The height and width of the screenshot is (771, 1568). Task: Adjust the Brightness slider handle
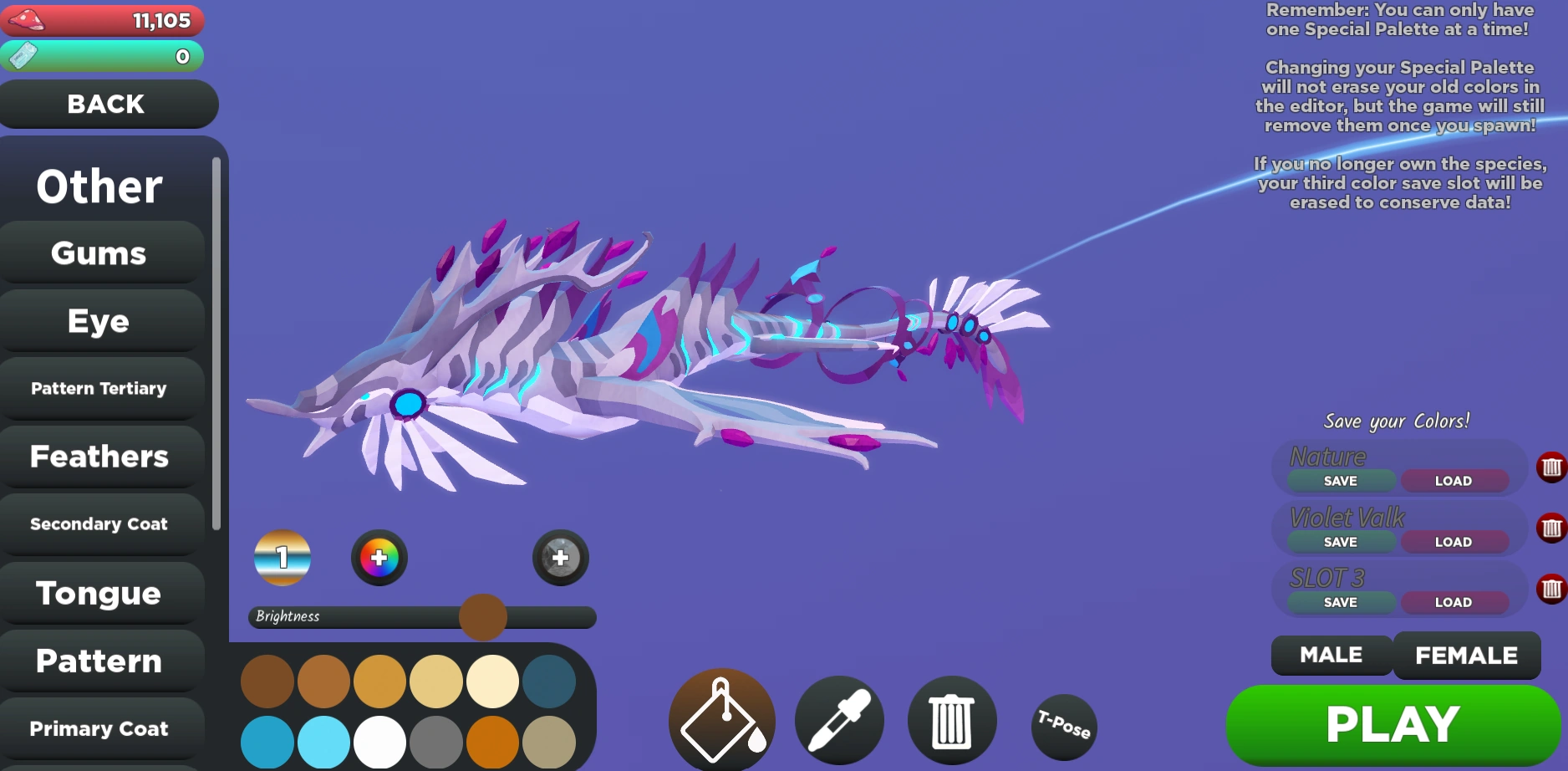481,616
